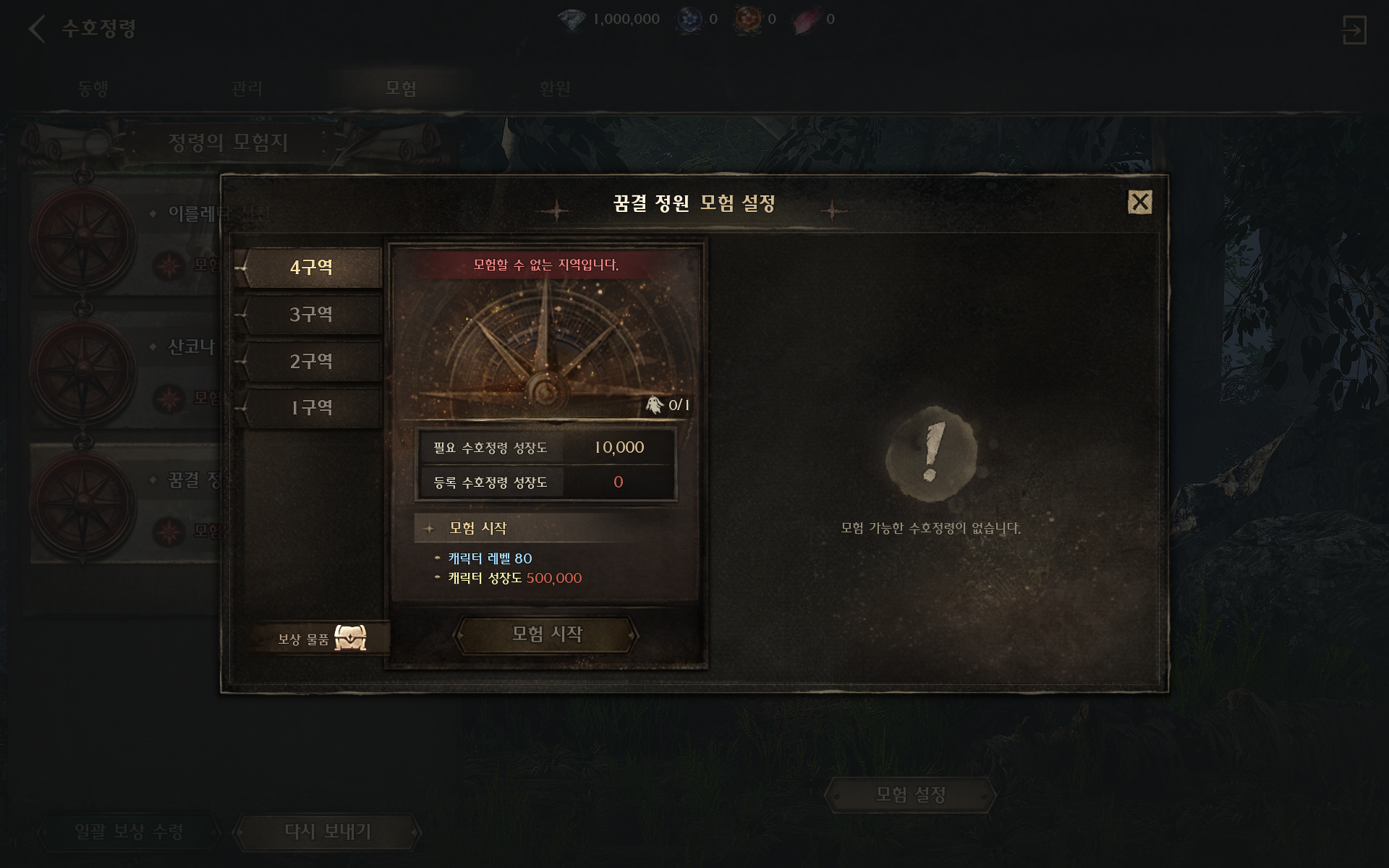The image size is (1389, 868).
Task: Click the exit door icon
Action: click(x=1354, y=30)
